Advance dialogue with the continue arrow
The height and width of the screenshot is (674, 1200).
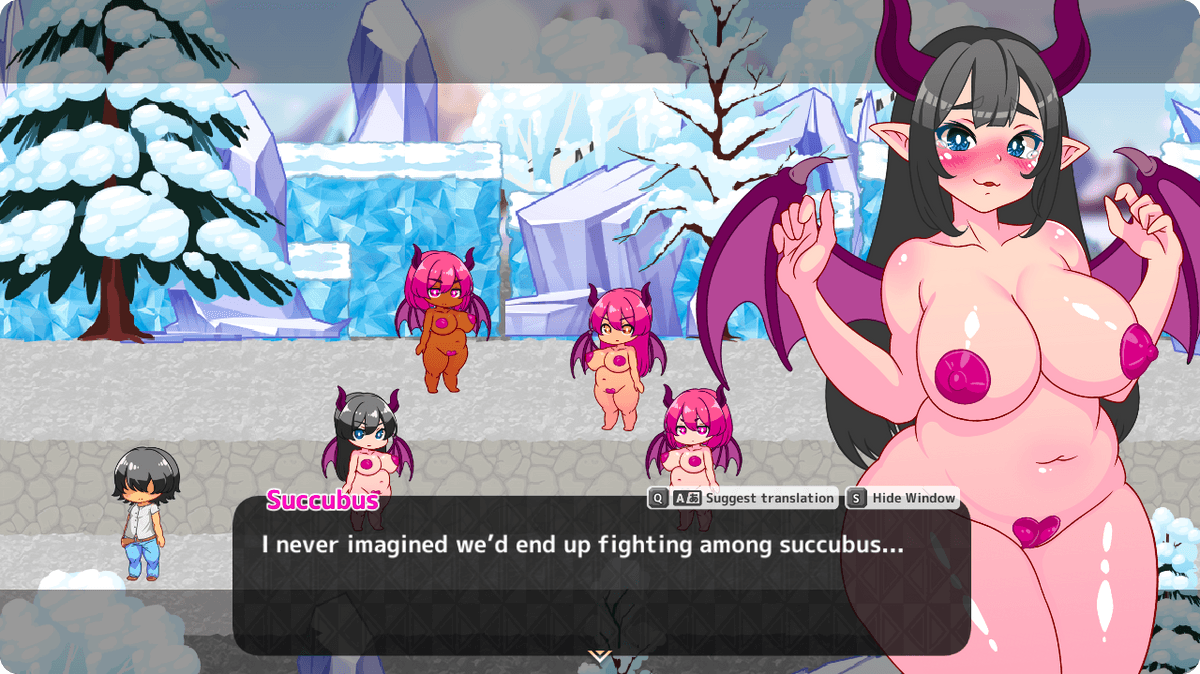tap(599, 656)
